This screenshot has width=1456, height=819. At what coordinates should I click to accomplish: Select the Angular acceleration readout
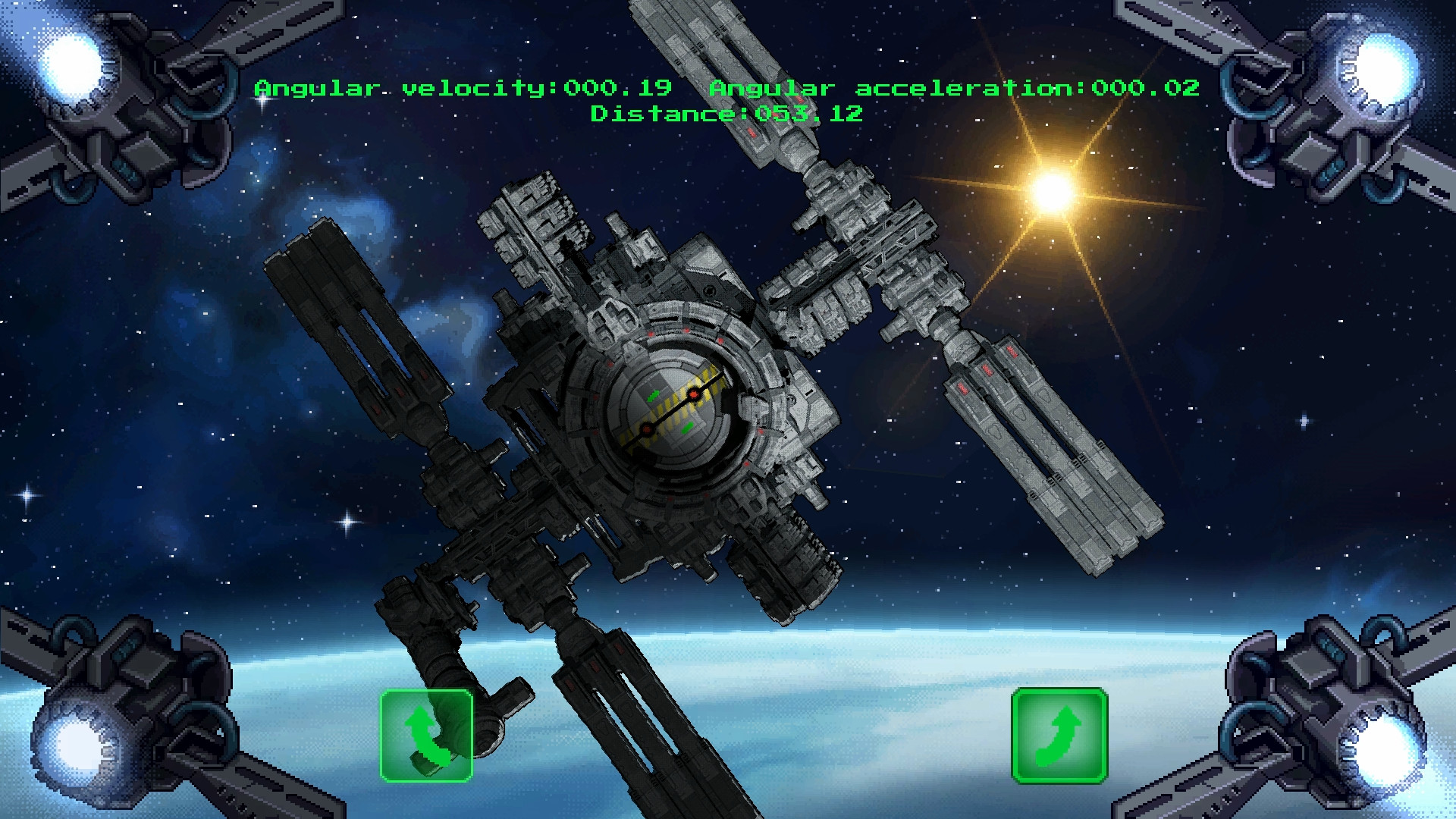(x=955, y=87)
